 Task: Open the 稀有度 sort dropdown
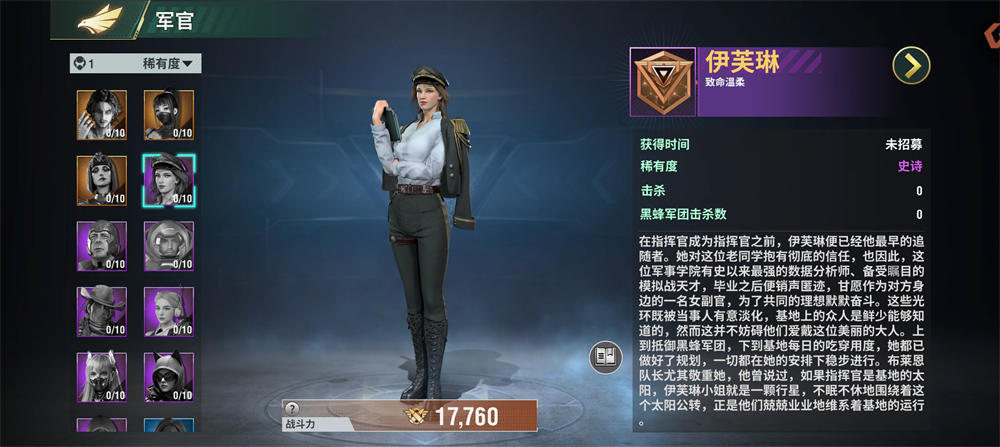click(171, 64)
